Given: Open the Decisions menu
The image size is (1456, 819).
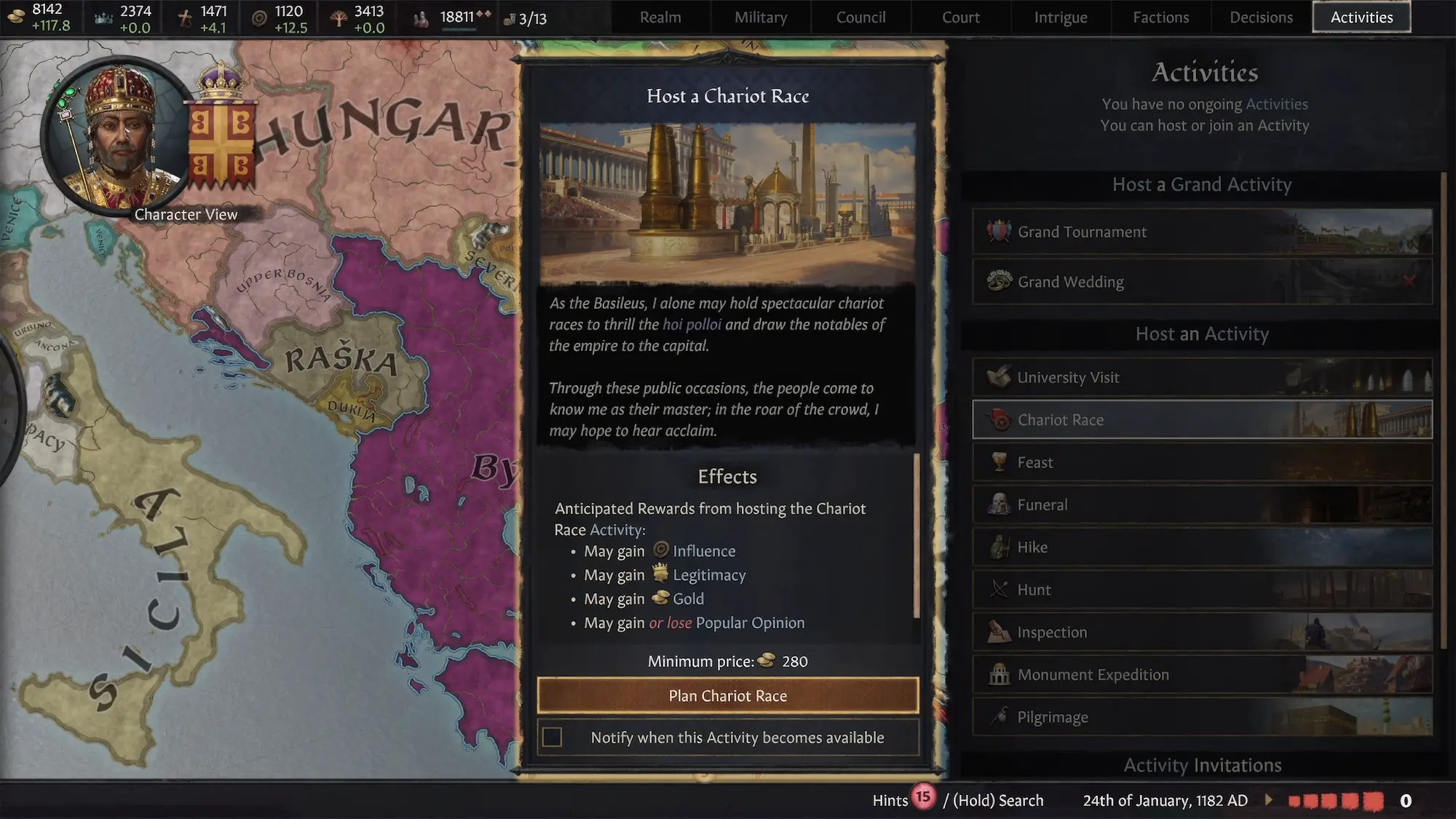Looking at the screenshot, I should (1261, 17).
